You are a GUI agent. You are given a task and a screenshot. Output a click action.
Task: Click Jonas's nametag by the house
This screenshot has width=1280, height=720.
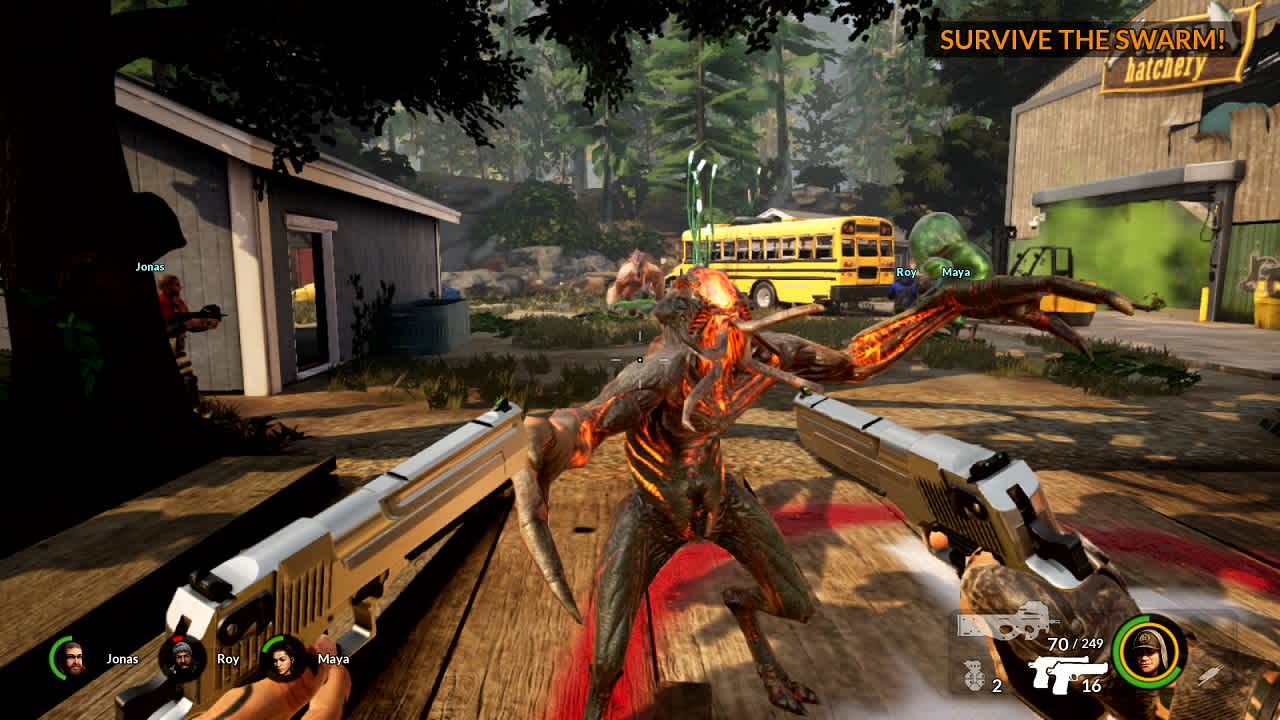[x=150, y=267]
